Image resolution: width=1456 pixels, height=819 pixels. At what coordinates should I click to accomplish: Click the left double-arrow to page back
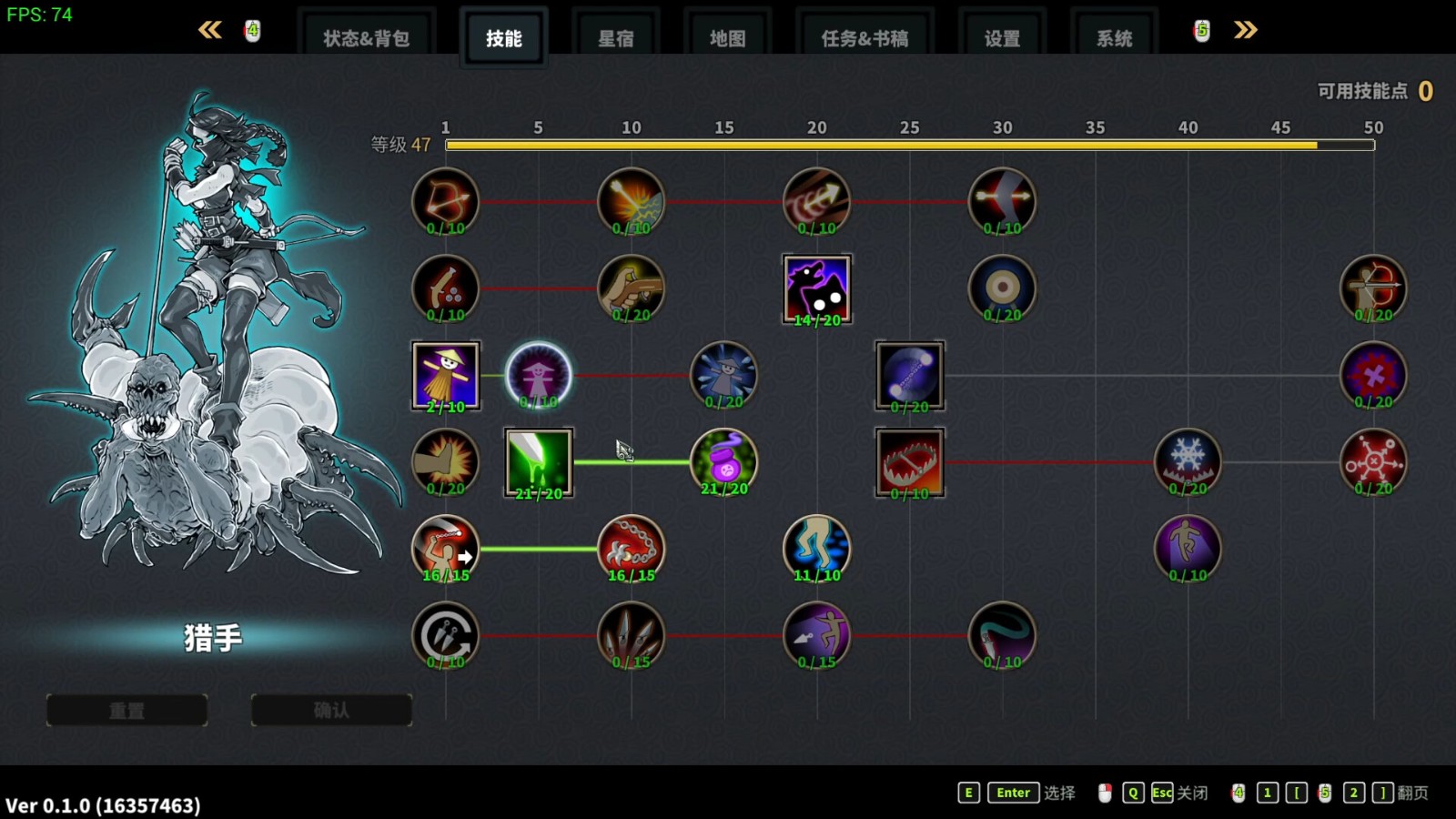tap(210, 30)
